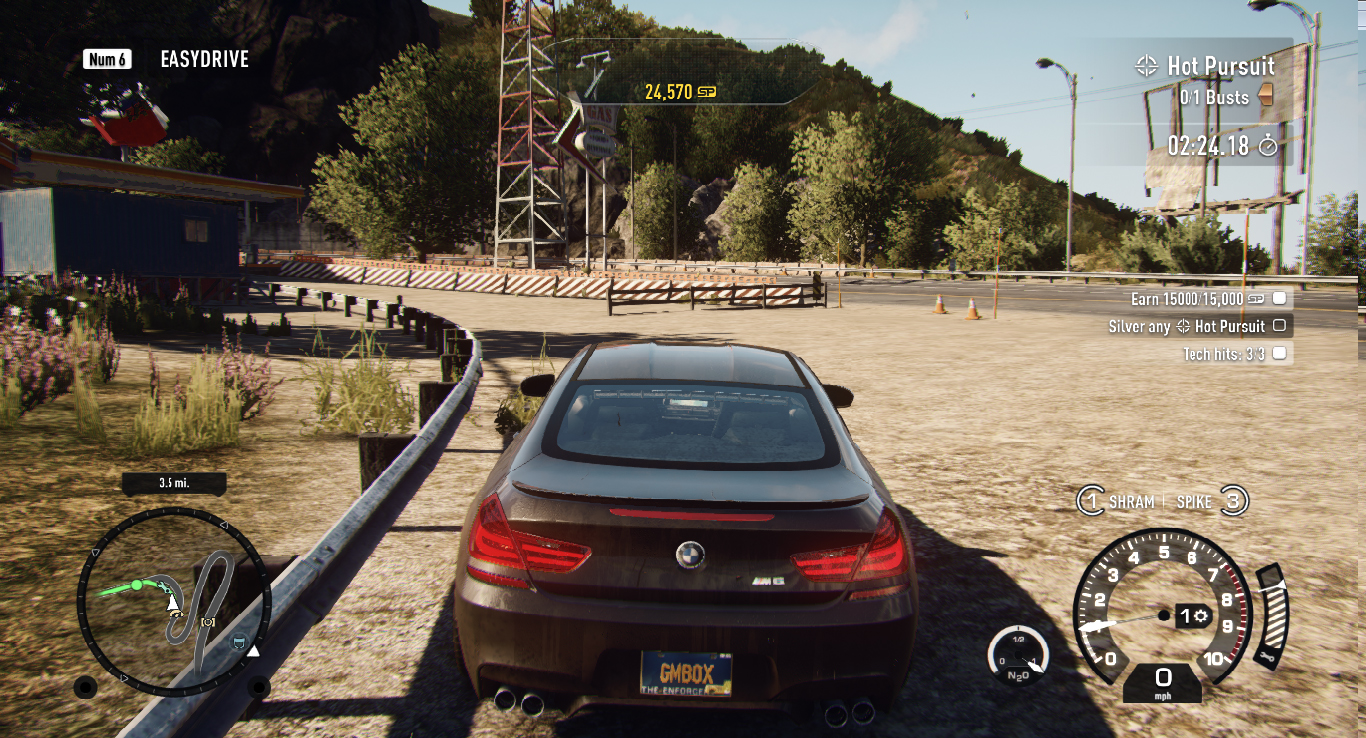This screenshot has height=738, width=1366.
Task: Click the circular minimap
Action: tap(173, 601)
